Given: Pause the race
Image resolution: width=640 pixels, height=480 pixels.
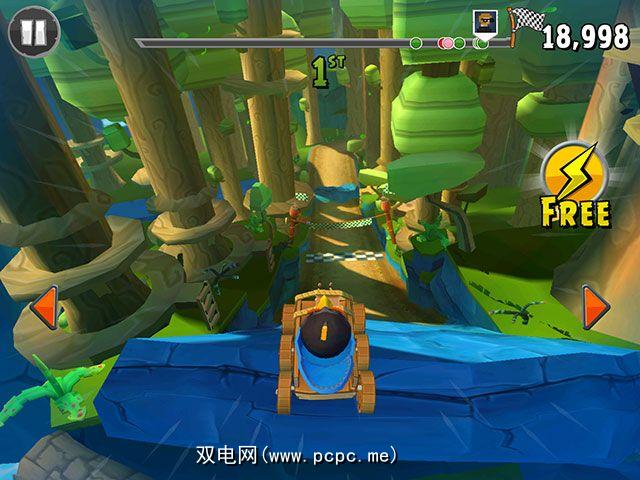Looking at the screenshot, I should click(34, 31).
